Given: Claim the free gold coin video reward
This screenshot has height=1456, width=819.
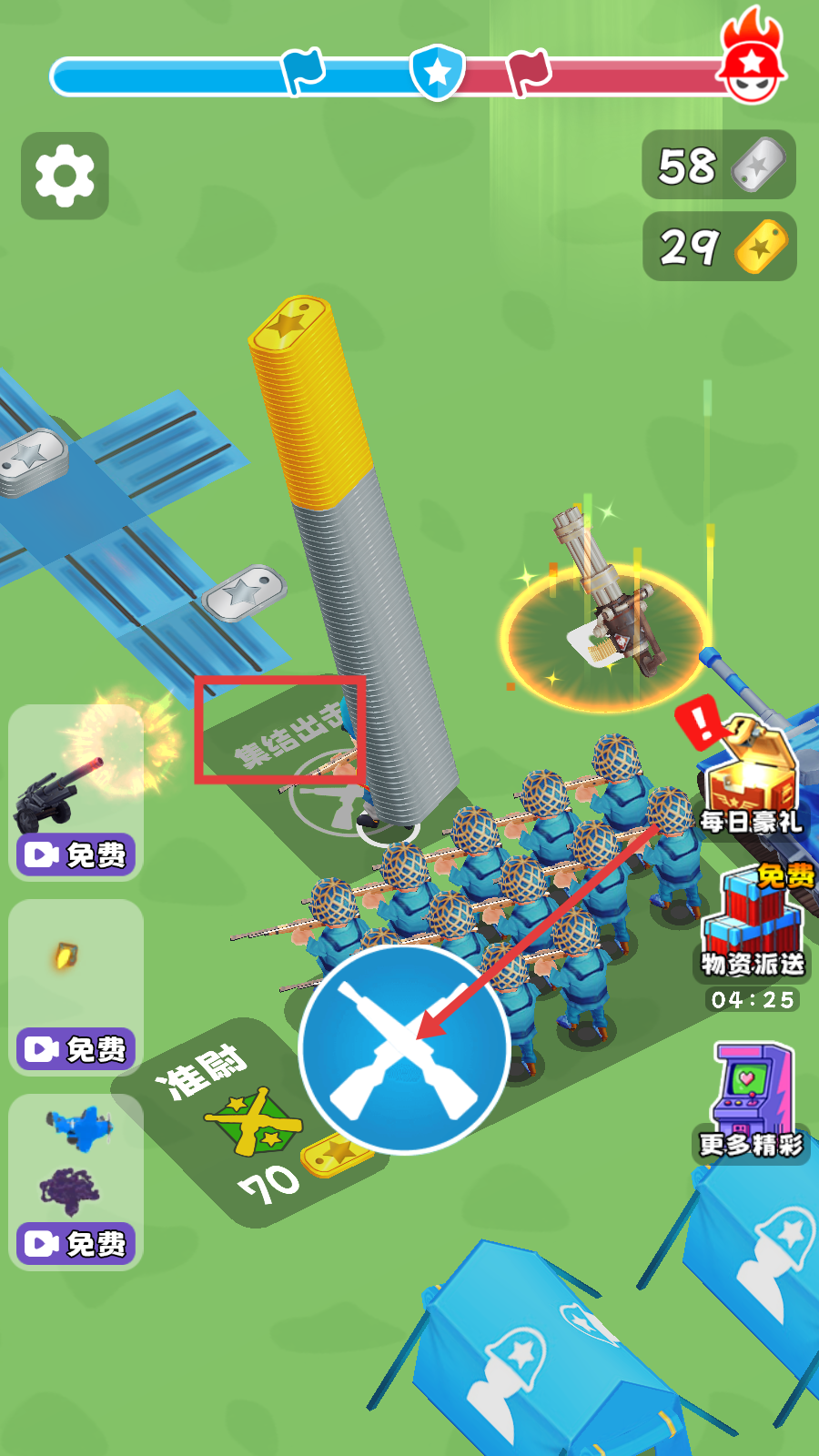Looking at the screenshot, I should tap(76, 1048).
